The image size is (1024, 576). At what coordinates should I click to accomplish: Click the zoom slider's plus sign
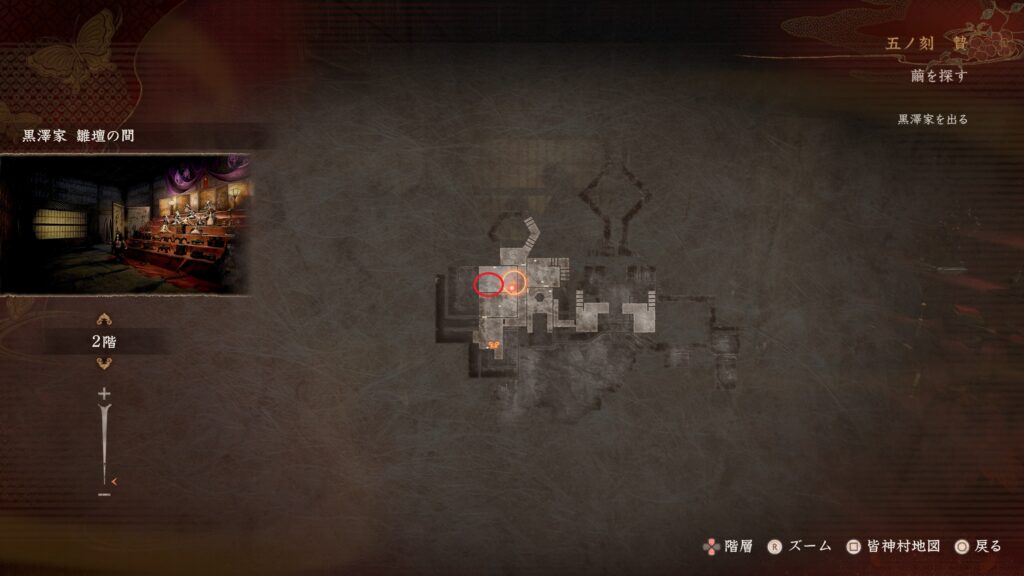coord(104,395)
